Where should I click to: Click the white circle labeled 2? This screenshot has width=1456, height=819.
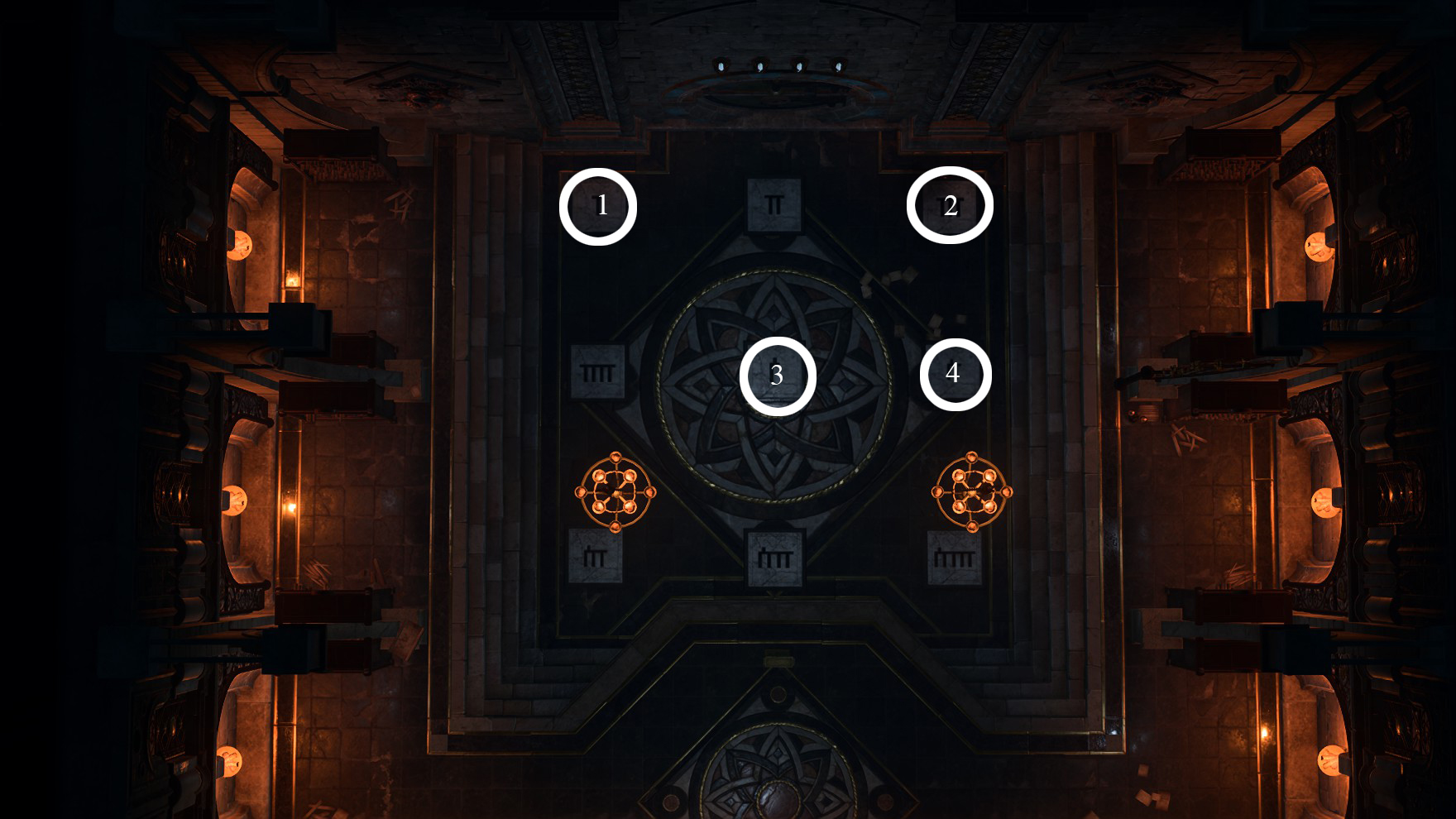pyautogui.click(x=950, y=205)
